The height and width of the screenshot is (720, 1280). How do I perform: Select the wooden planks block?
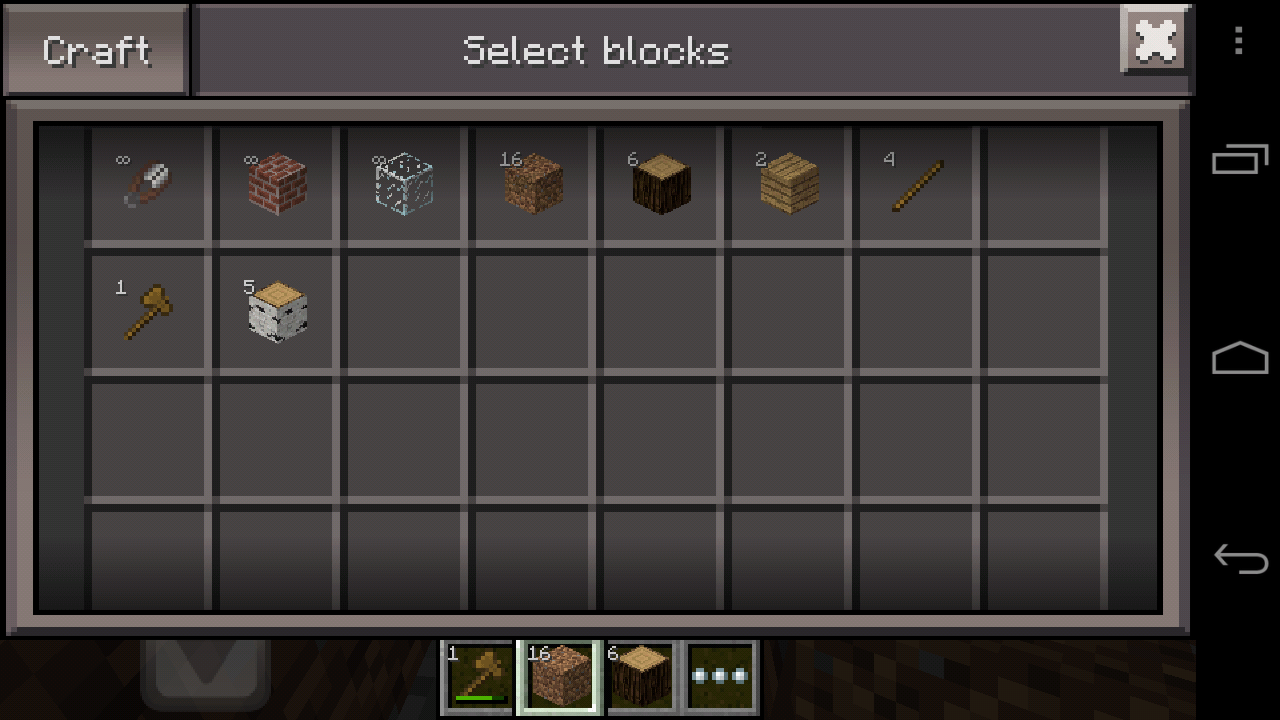tap(787, 182)
